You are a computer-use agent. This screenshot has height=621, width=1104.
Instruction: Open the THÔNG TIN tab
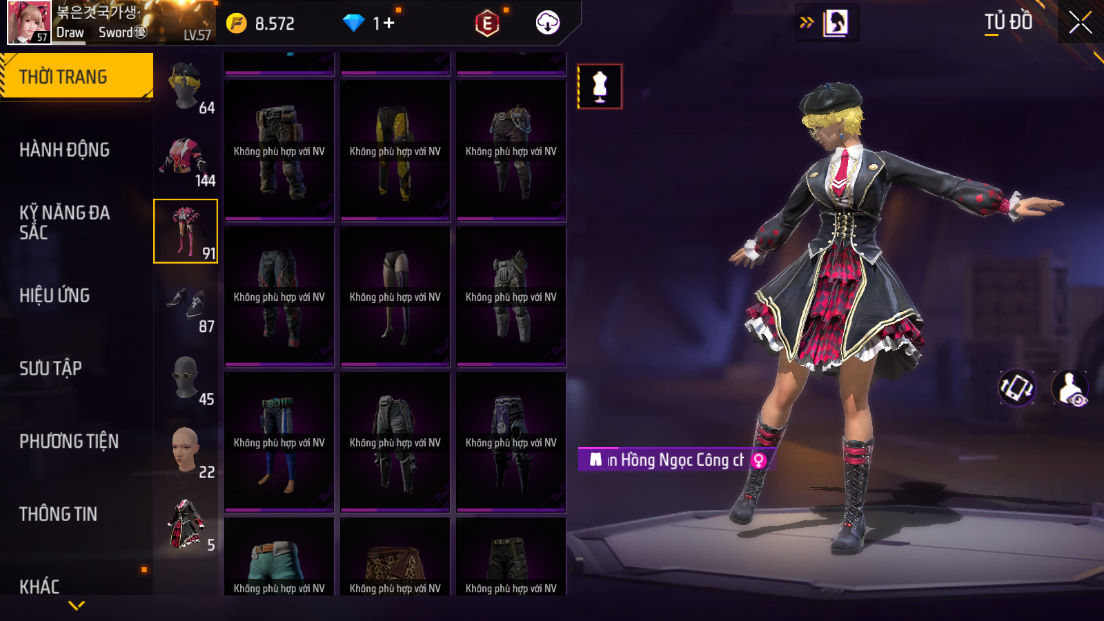pyautogui.click(x=59, y=514)
